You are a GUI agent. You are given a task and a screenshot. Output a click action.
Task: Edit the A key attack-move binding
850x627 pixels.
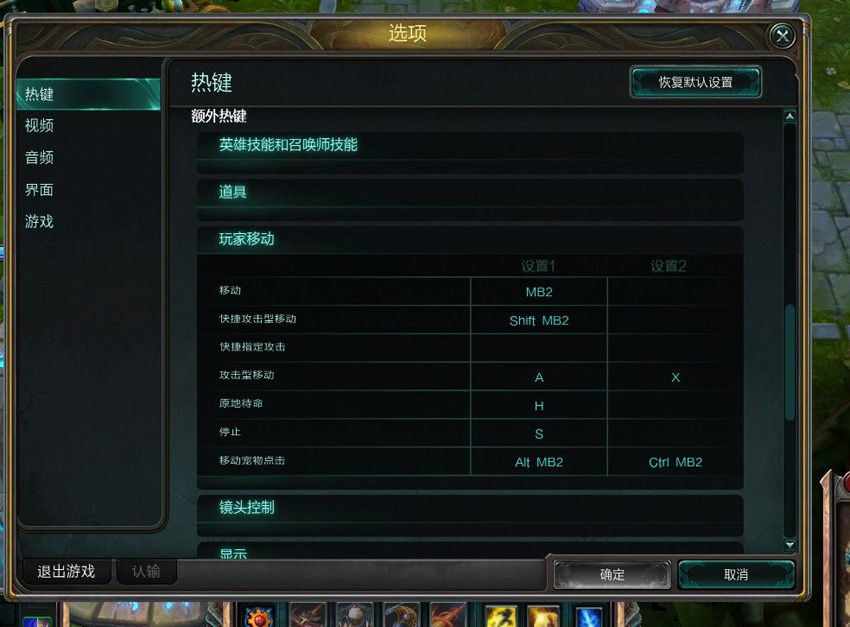pos(539,377)
